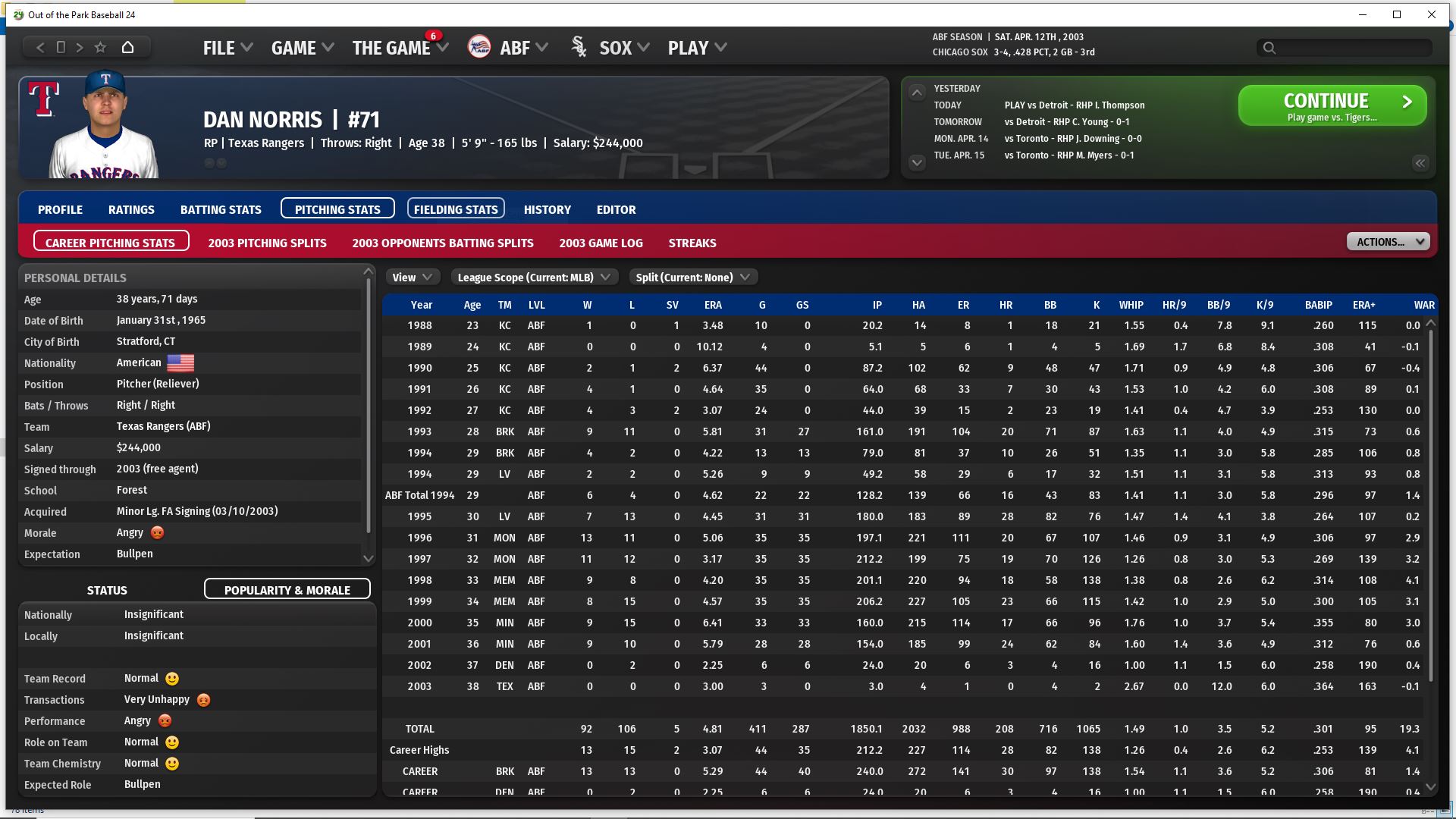
Task: Switch to the Ratings tab
Action: [x=131, y=209]
